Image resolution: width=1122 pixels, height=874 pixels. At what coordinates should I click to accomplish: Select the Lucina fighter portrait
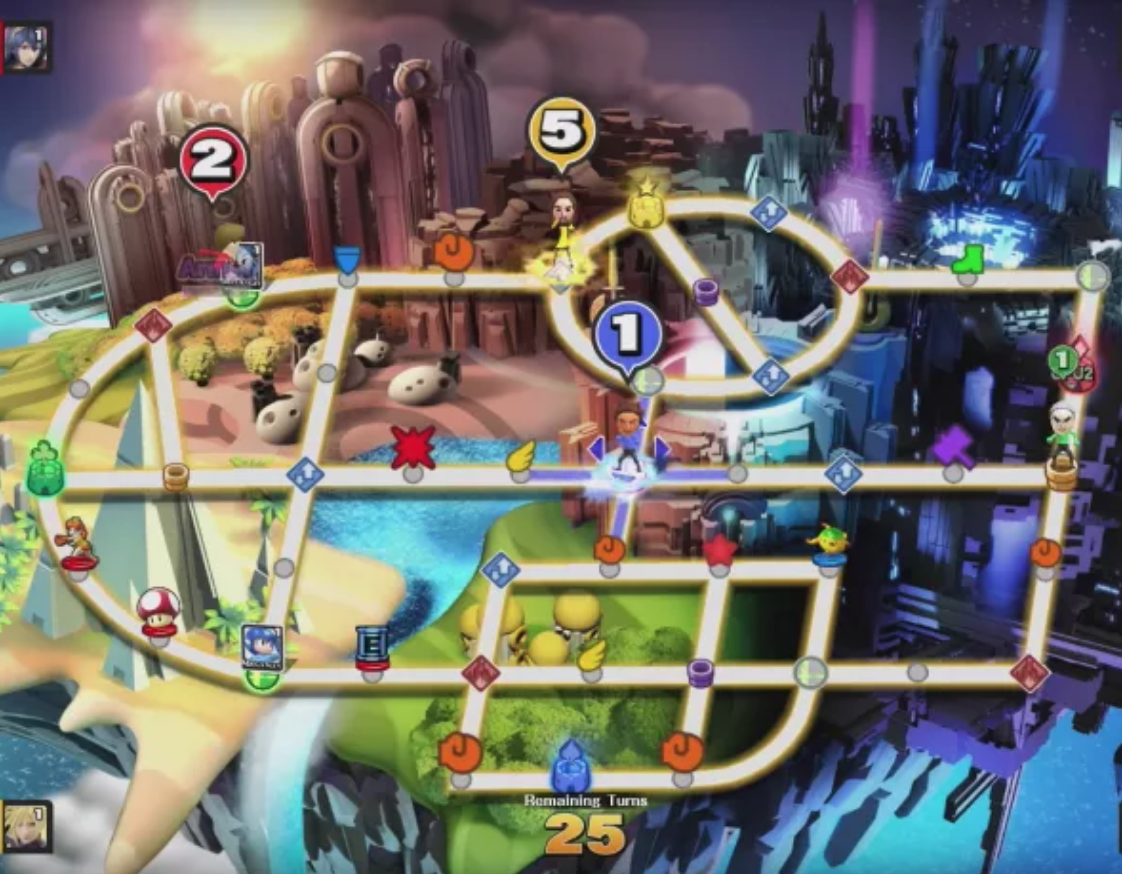pyautogui.click(x=26, y=47)
